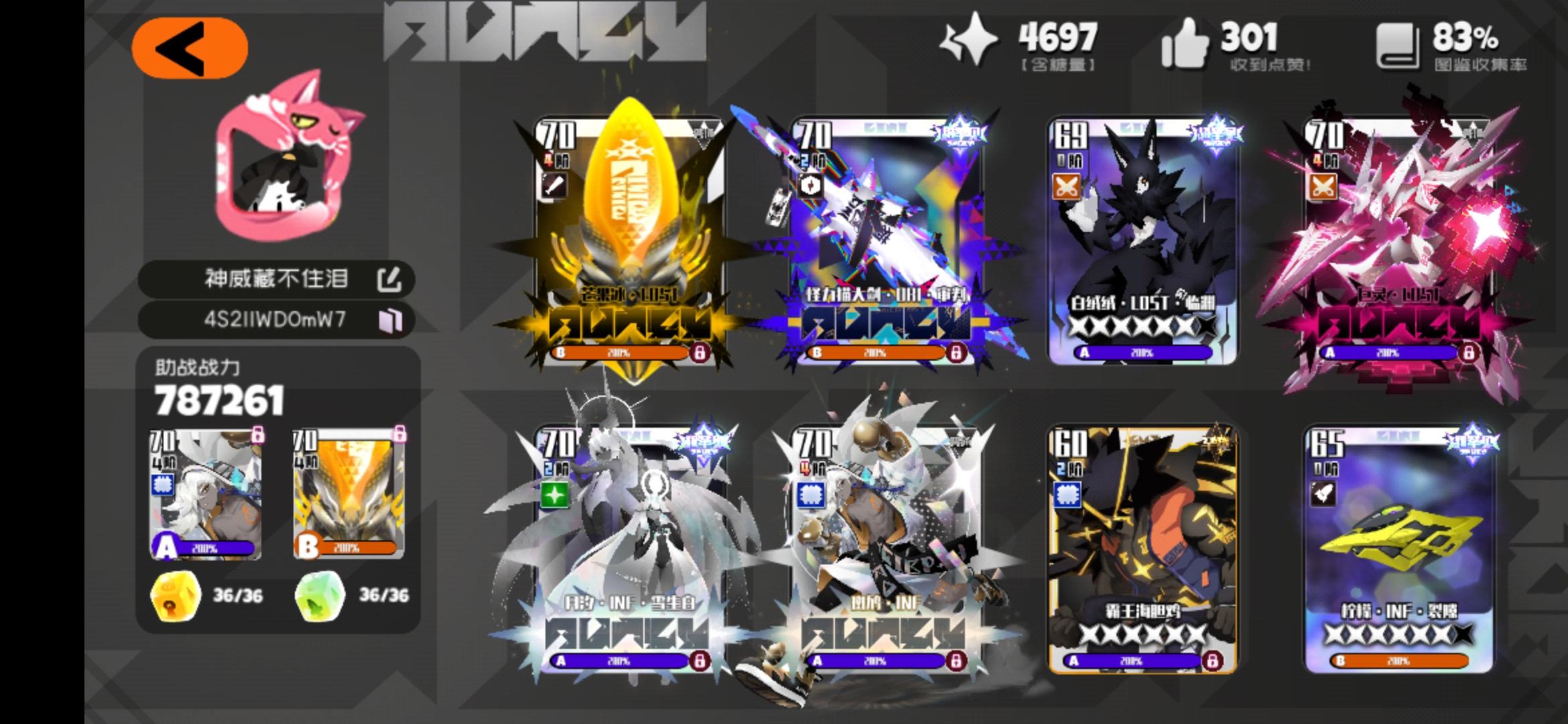Tap the orange back arrow
Screen dimensions: 1568x724
(x=191, y=46)
